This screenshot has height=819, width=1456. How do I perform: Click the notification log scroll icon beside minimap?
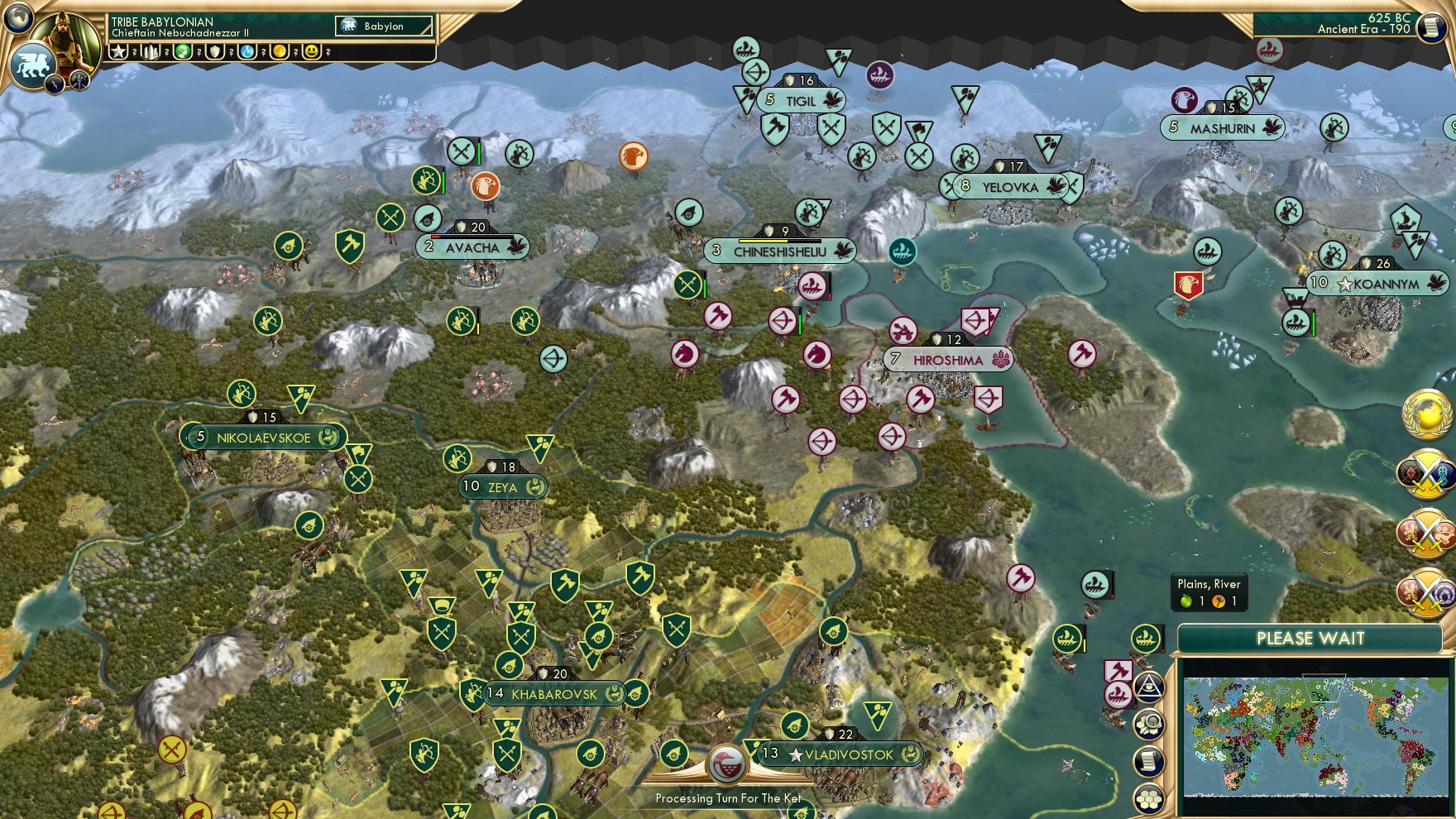[x=1147, y=759]
